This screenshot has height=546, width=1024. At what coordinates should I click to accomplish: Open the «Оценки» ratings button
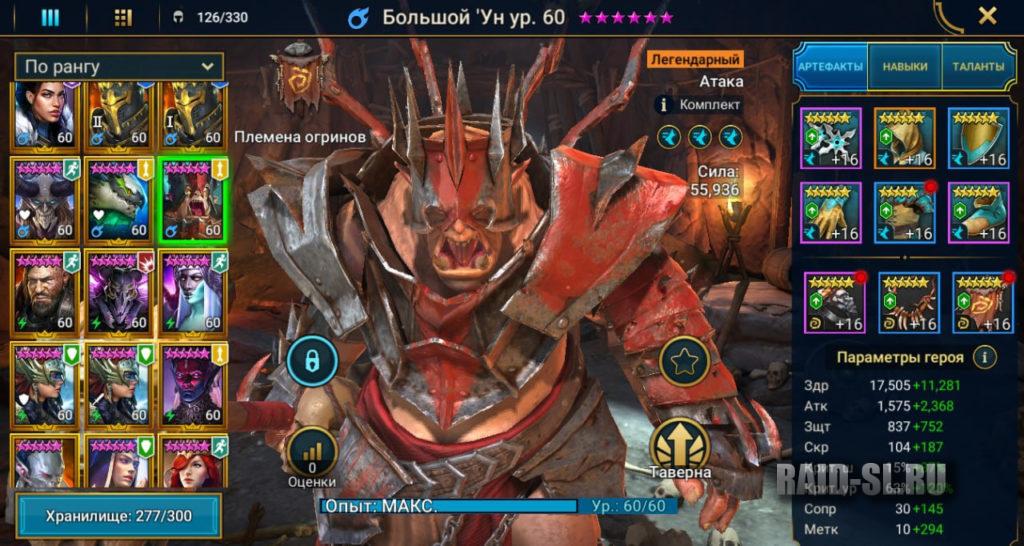(x=312, y=459)
